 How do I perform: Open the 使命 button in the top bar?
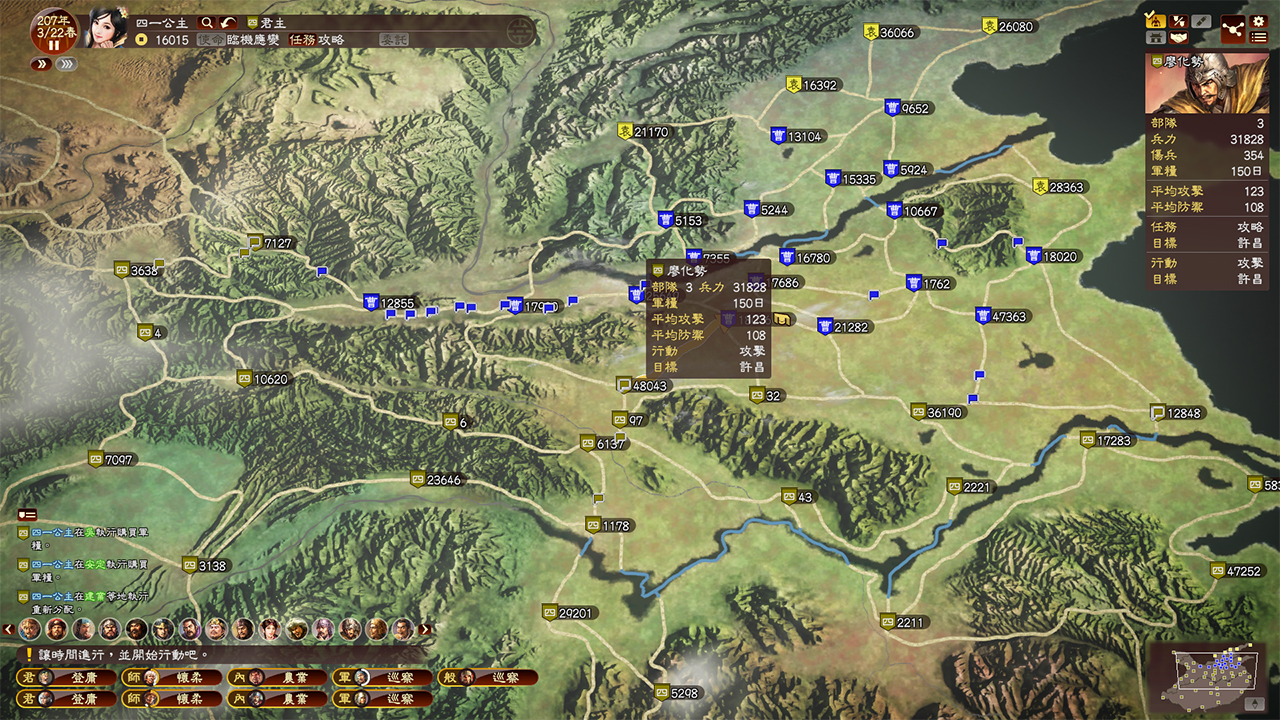coord(210,40)
